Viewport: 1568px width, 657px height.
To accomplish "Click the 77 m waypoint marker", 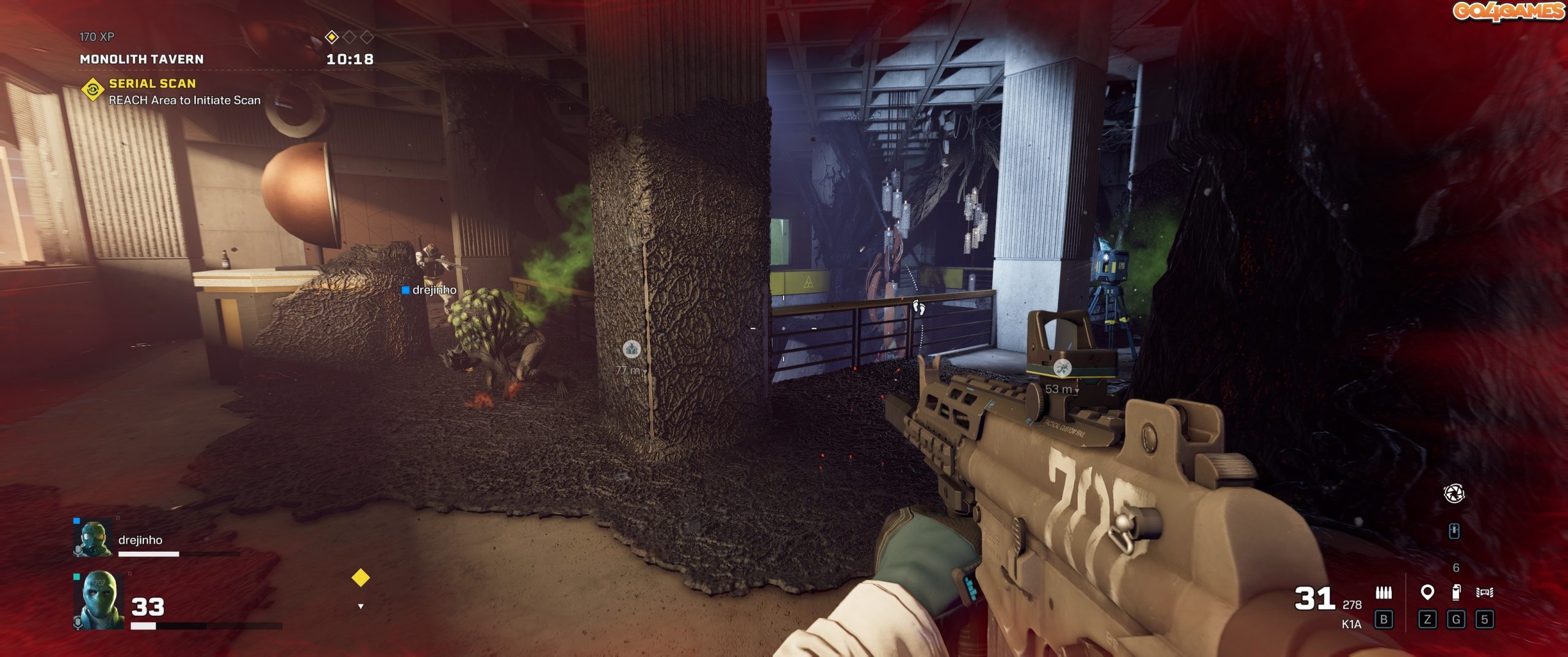I will tap(631, 349).
